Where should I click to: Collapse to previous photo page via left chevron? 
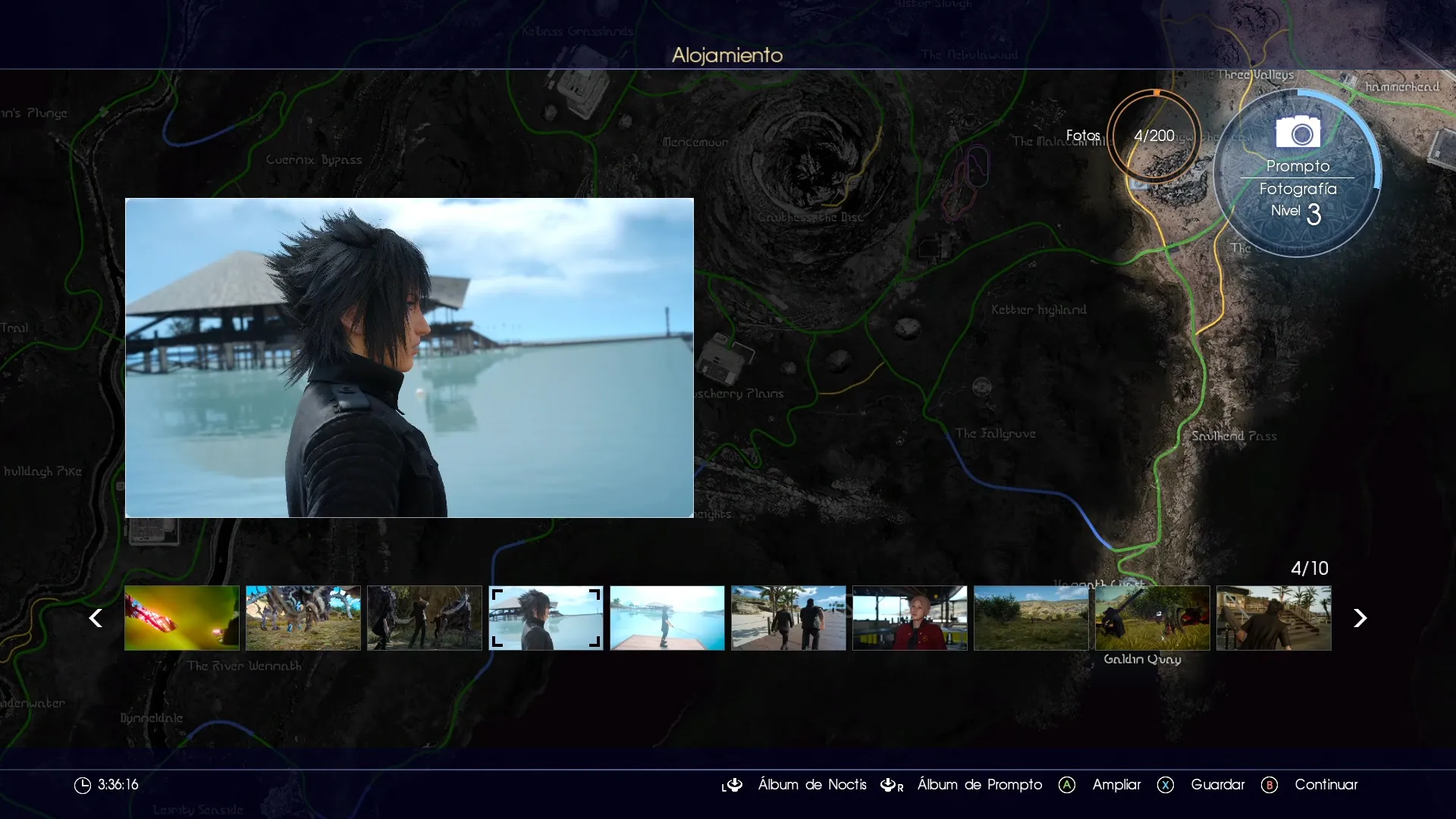pos(96,618)
